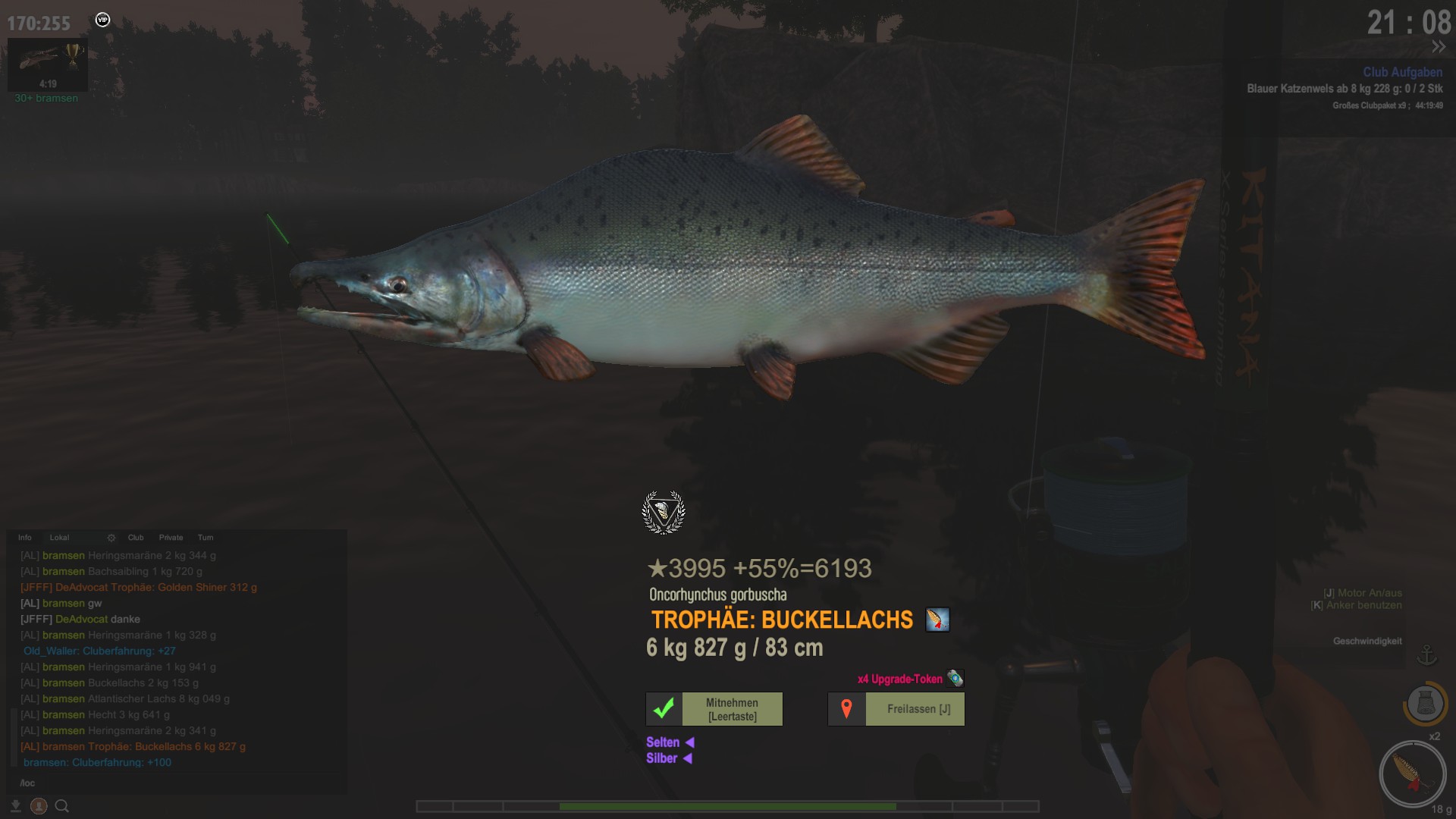Open the keepnet fish basket icon

[x=1425, y=704]
